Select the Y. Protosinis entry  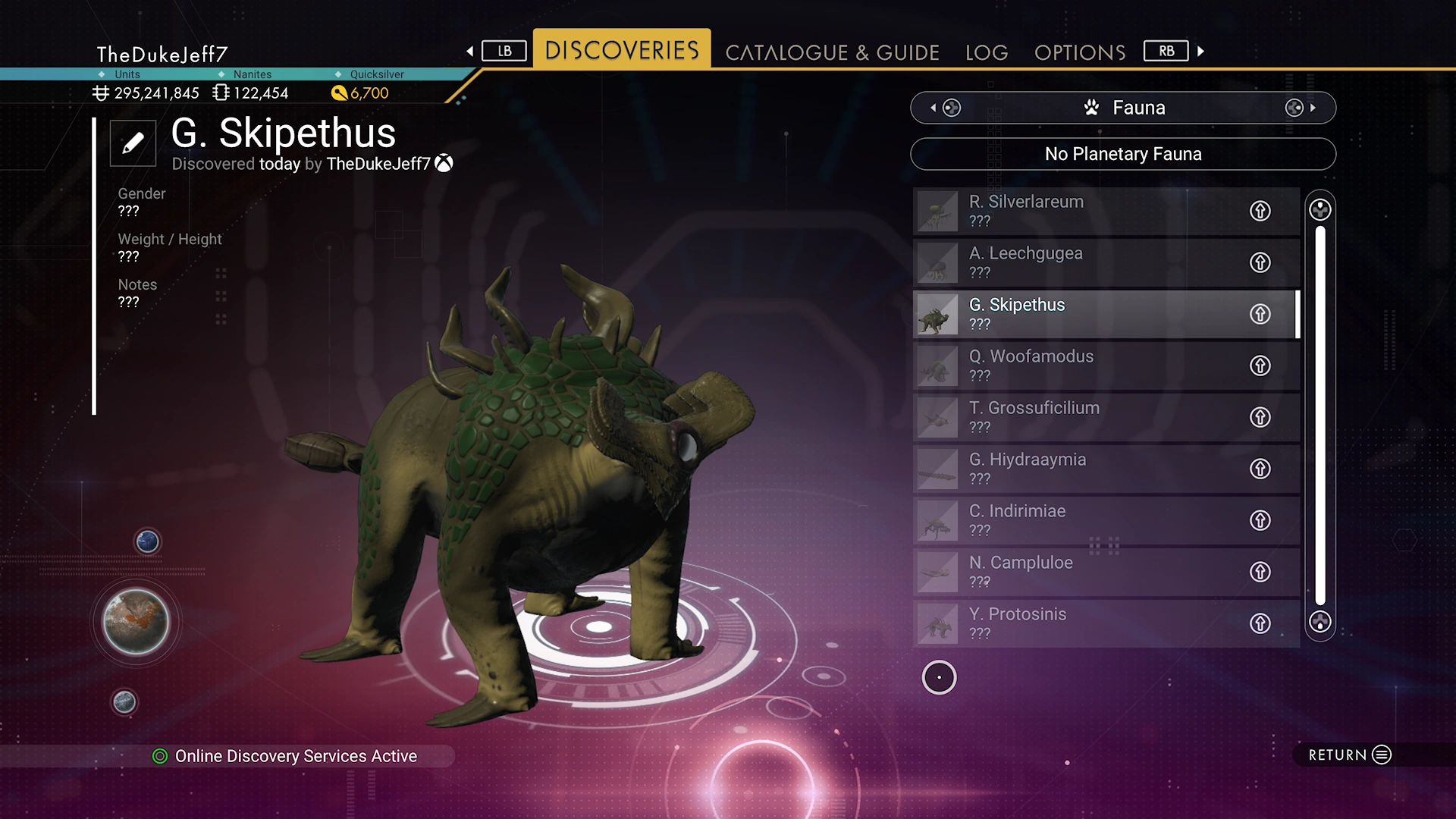click(1077, 623)
